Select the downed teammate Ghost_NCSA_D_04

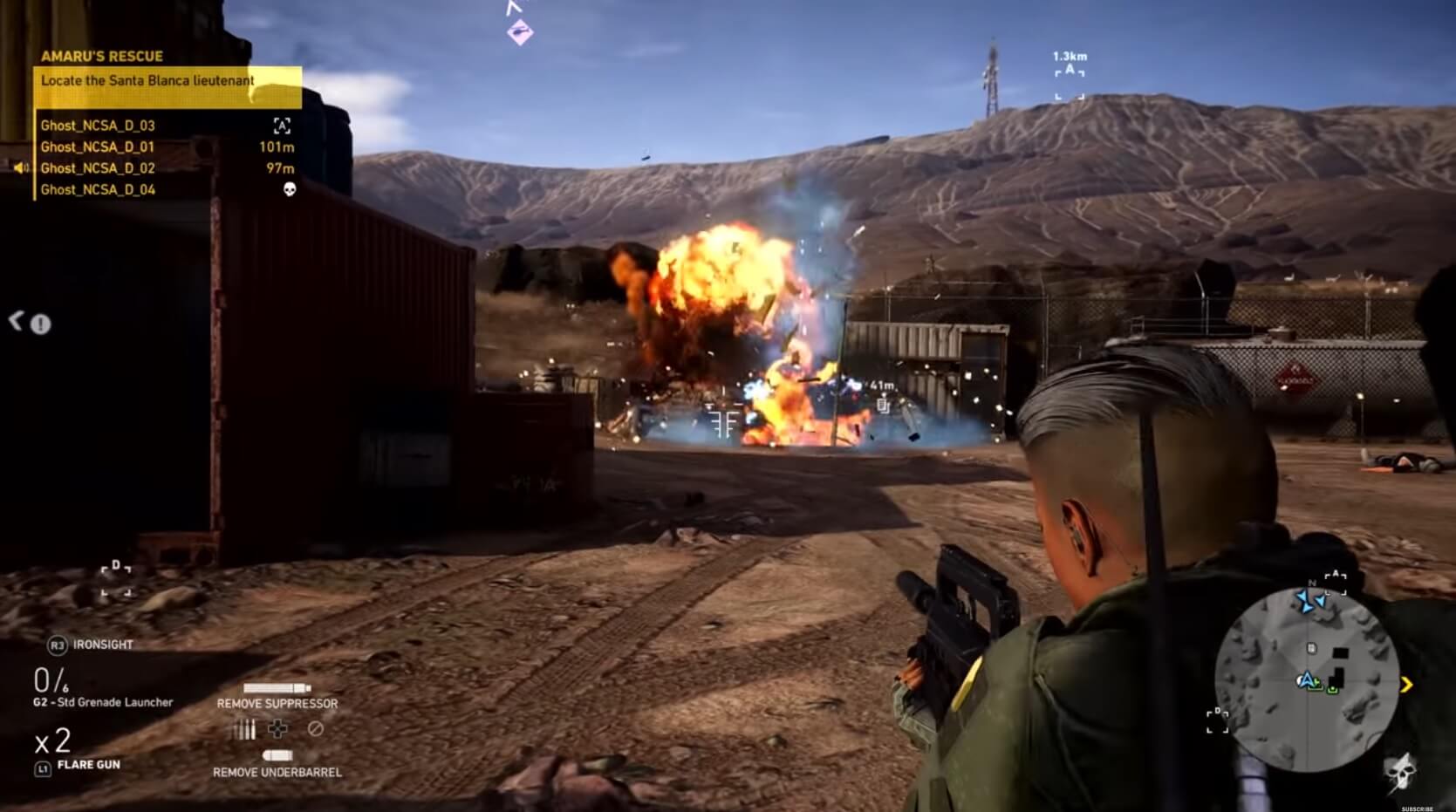point(98,190)
